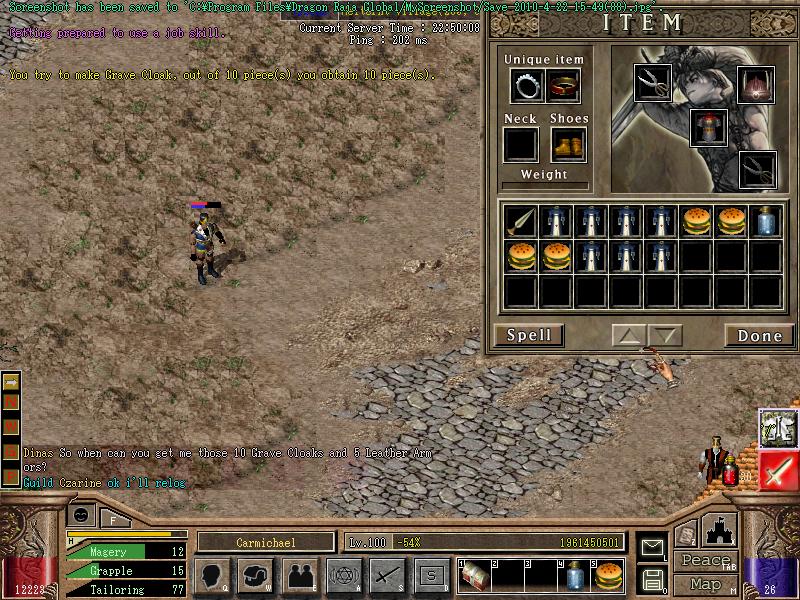Viewport: 800px width, 600px height.
Task: Select the silver ring unique item slot
Action: pyautogui.click(x=526, y=86)
